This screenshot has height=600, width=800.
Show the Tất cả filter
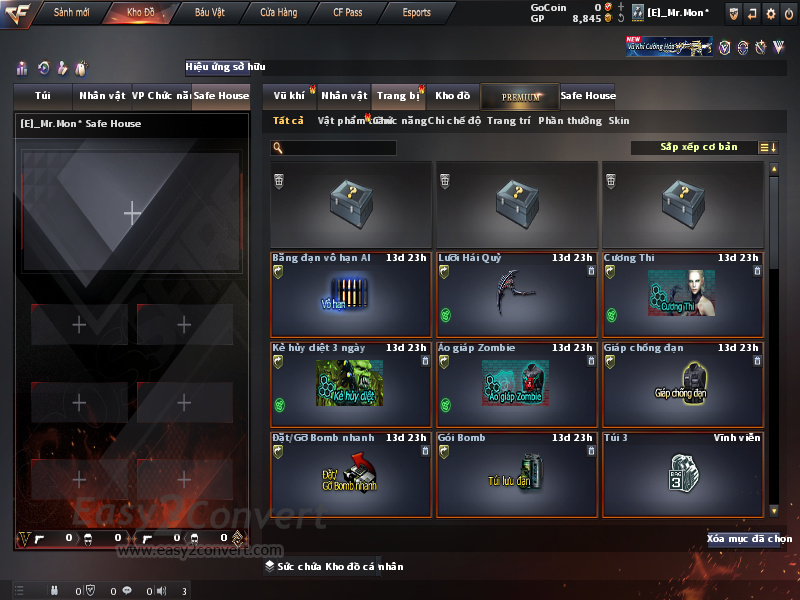[x=288, y=121]
